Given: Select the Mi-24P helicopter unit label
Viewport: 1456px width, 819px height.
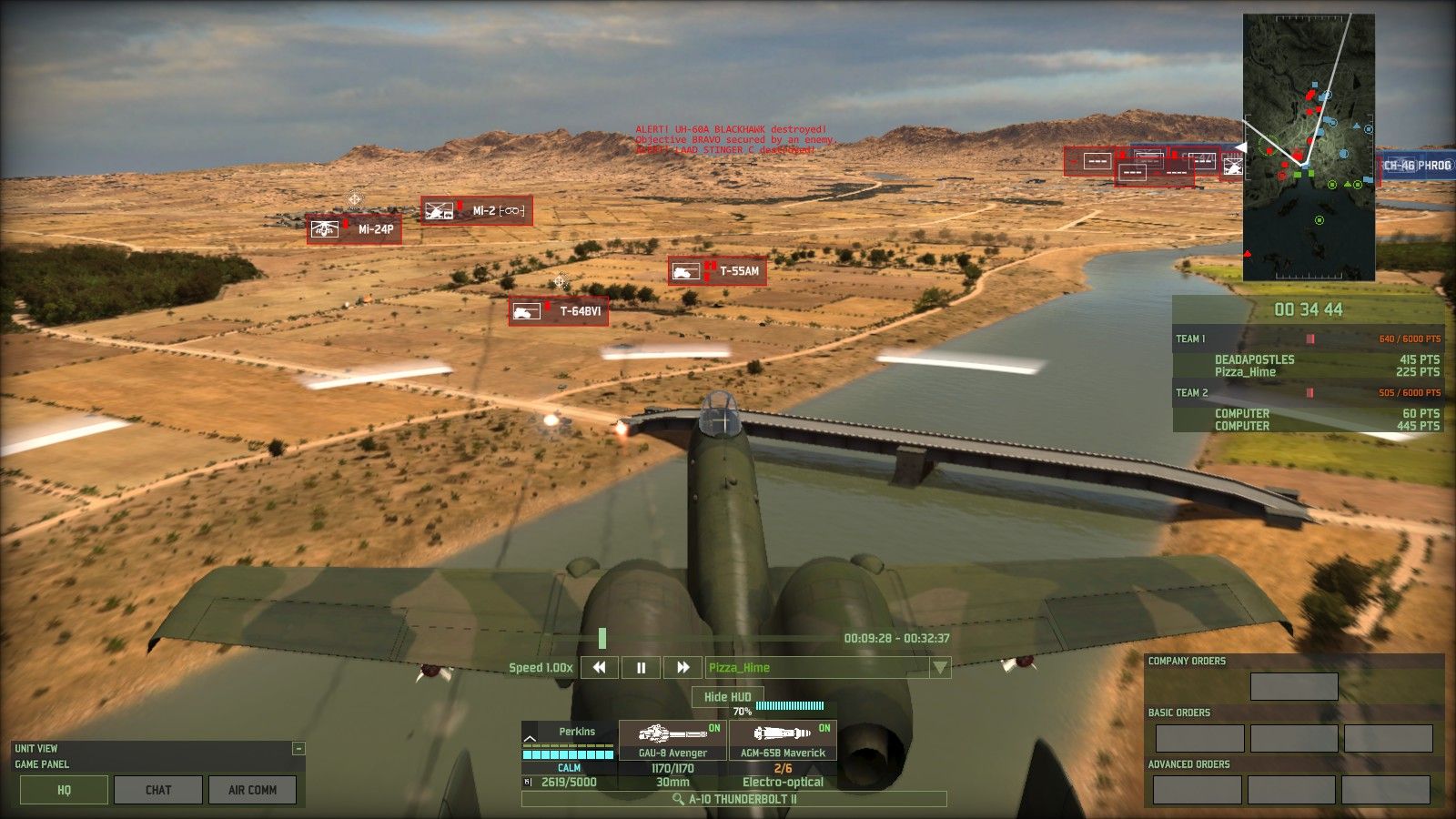Looking at the screenshot, I should 353,229.
